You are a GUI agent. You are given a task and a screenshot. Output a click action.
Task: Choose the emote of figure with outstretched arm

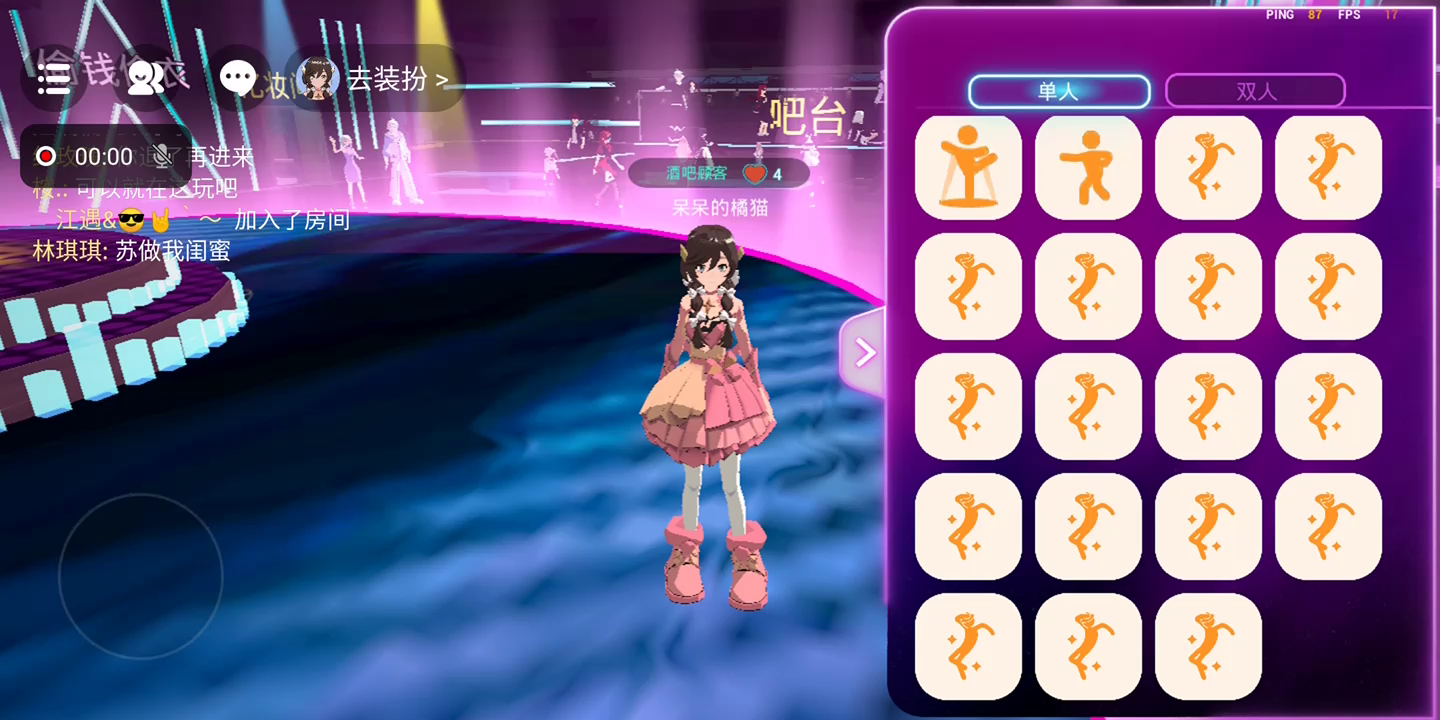click(1088, 167)
